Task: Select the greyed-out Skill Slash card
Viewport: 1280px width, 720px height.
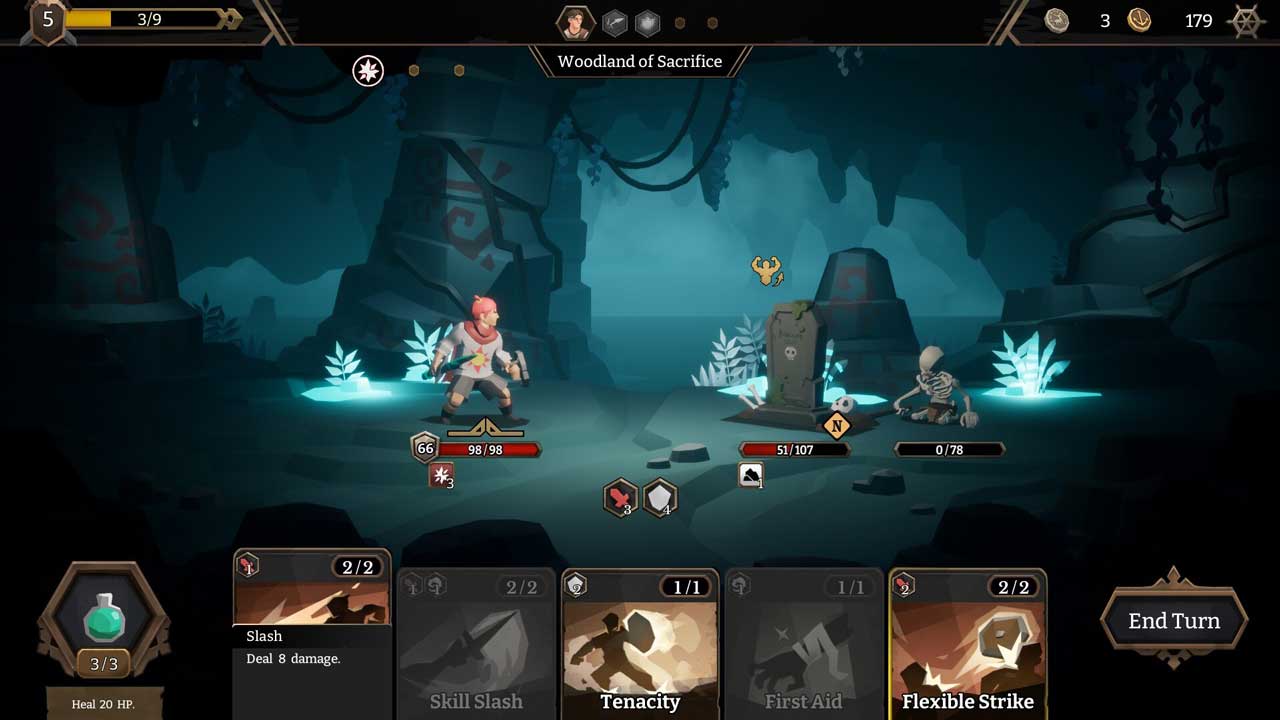Action: [x=476, y=645]
